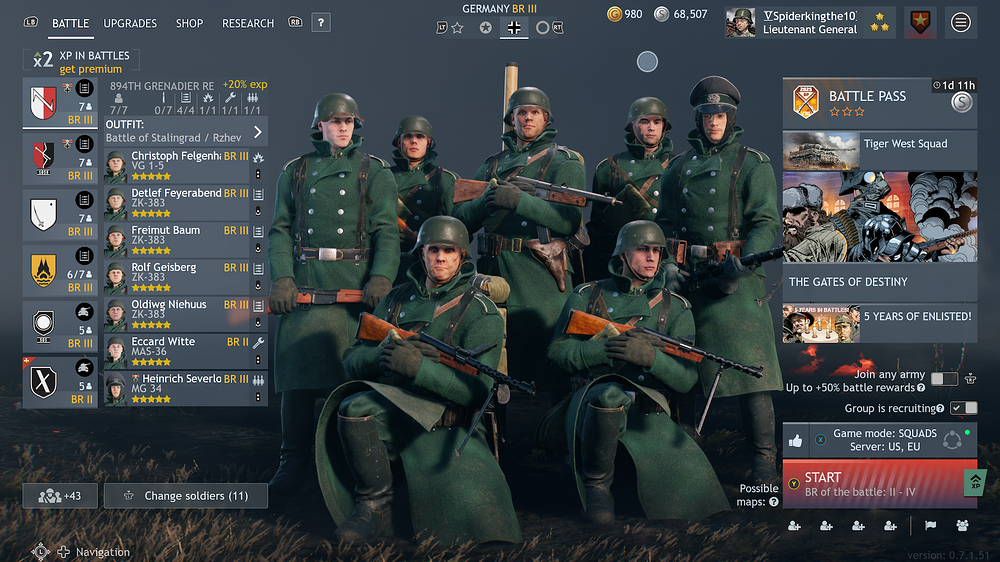The width and height of the screenshot is (1000, 562).
Task: Select soldier Christoph Felgenhauer
Action: [x=178, y=163]
